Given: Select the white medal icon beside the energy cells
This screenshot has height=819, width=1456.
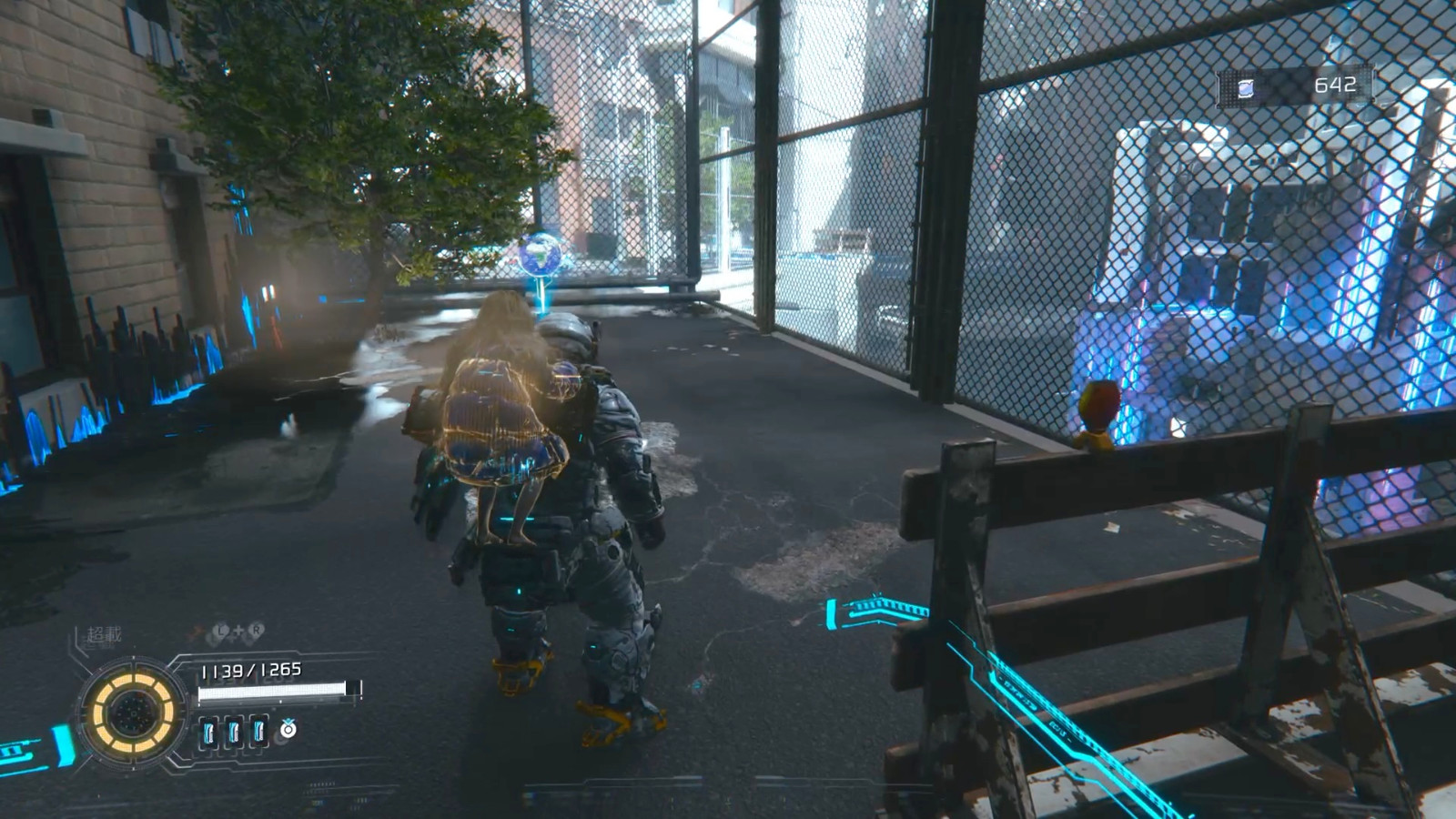Looking at the screenshot, I should coord(288,729).
